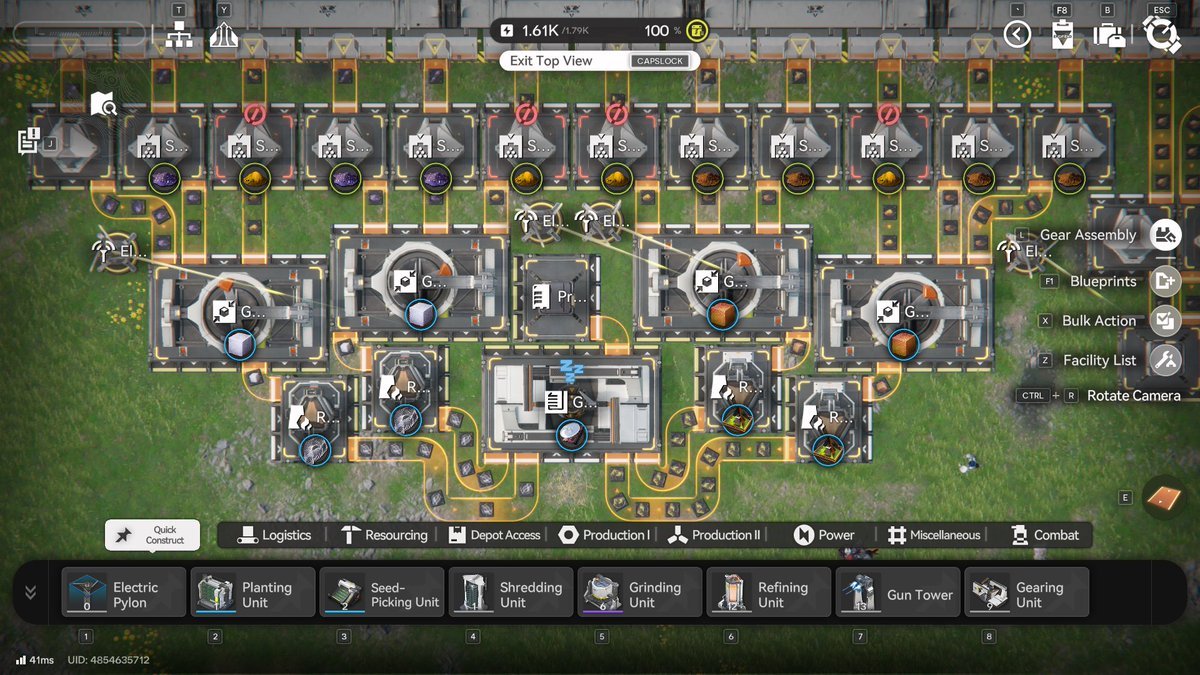Show the Production II category
The height and width of the screenshot is (675, 1200).
click(x=715, y=535)
